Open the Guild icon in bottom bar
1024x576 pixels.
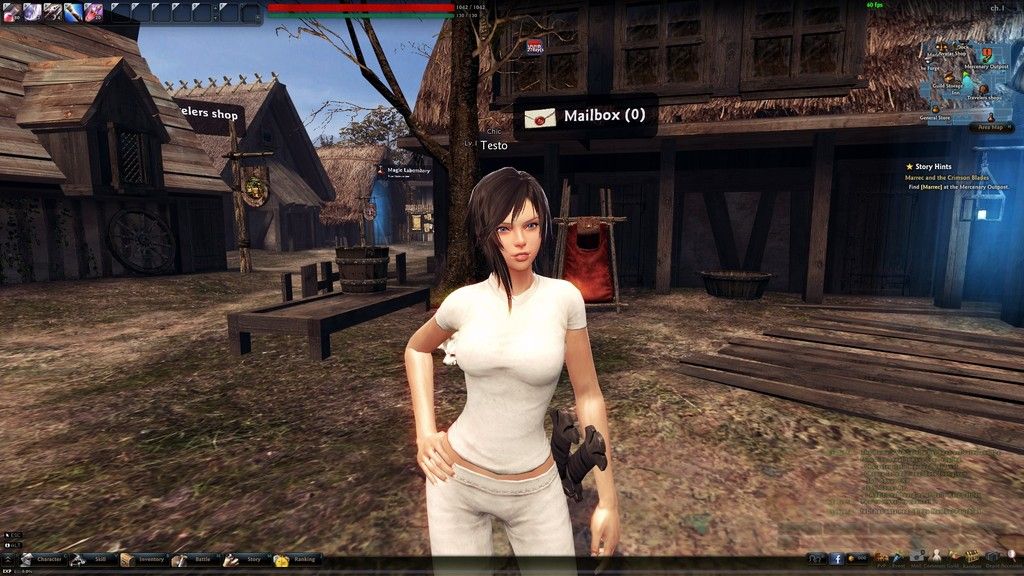(954, 556)
